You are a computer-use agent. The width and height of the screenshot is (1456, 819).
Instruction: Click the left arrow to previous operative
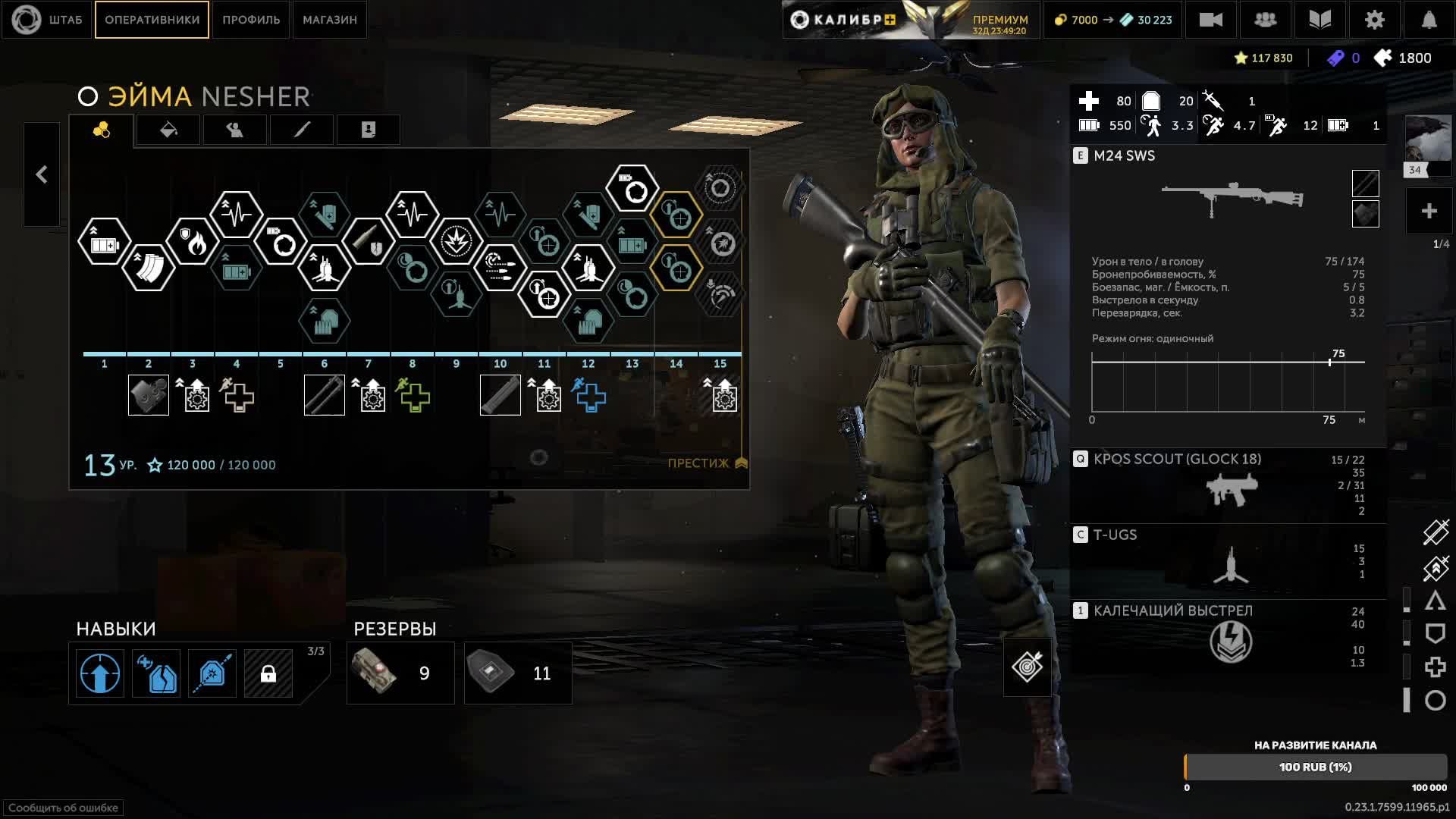[42, 175]
